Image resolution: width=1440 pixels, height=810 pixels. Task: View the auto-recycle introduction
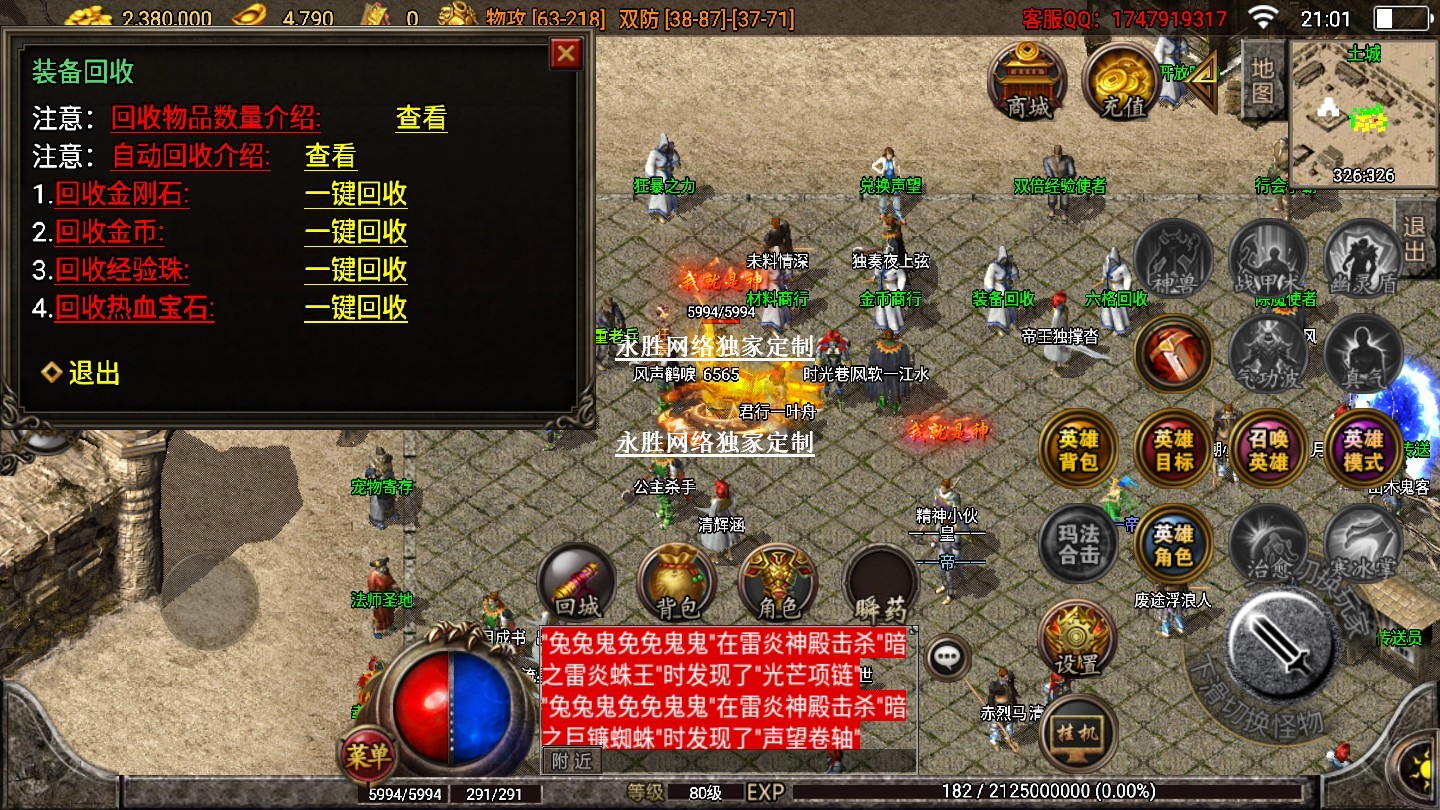pyautogui.click(x=330, y=156)
